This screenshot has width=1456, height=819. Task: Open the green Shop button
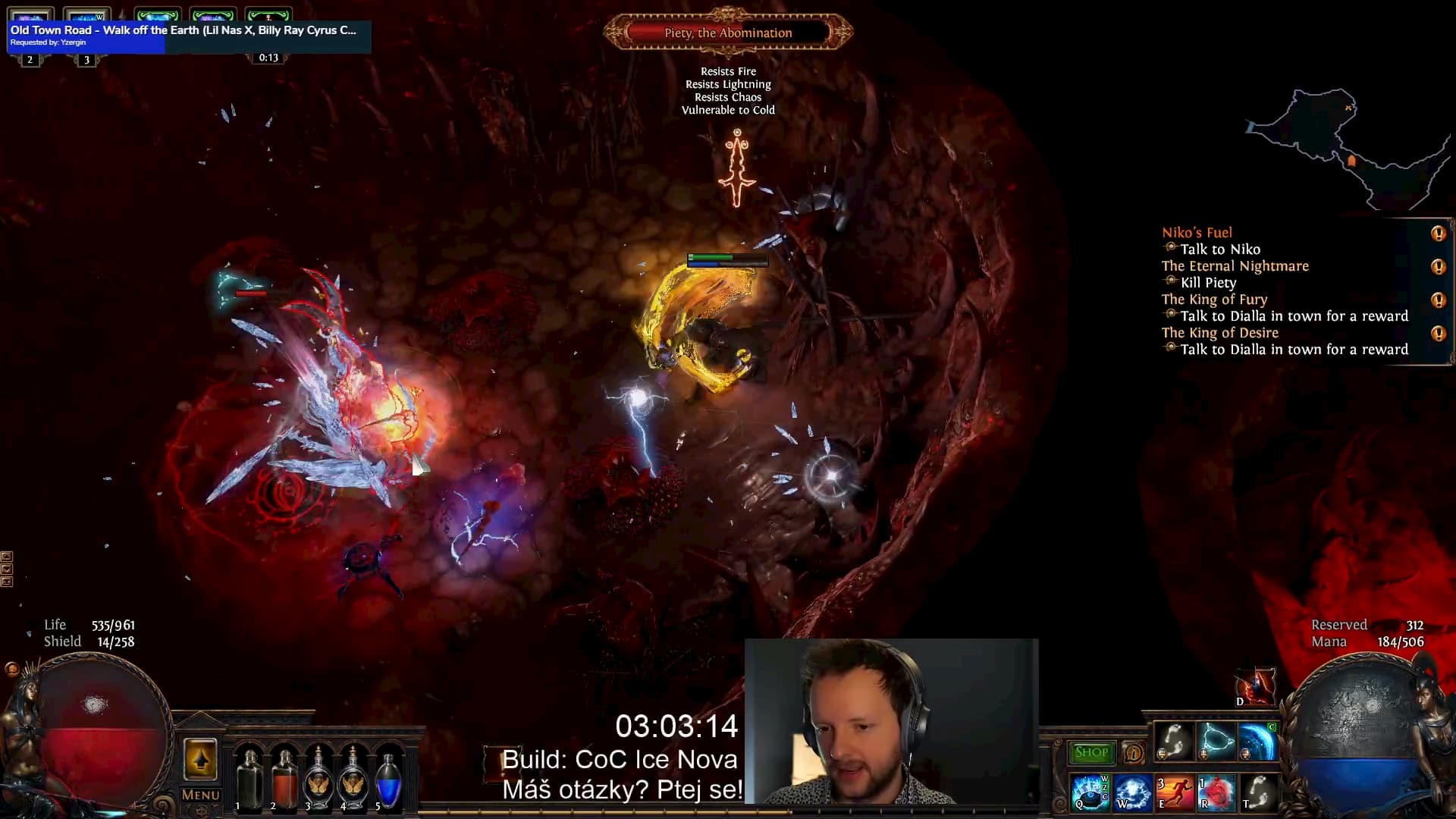1091,752
